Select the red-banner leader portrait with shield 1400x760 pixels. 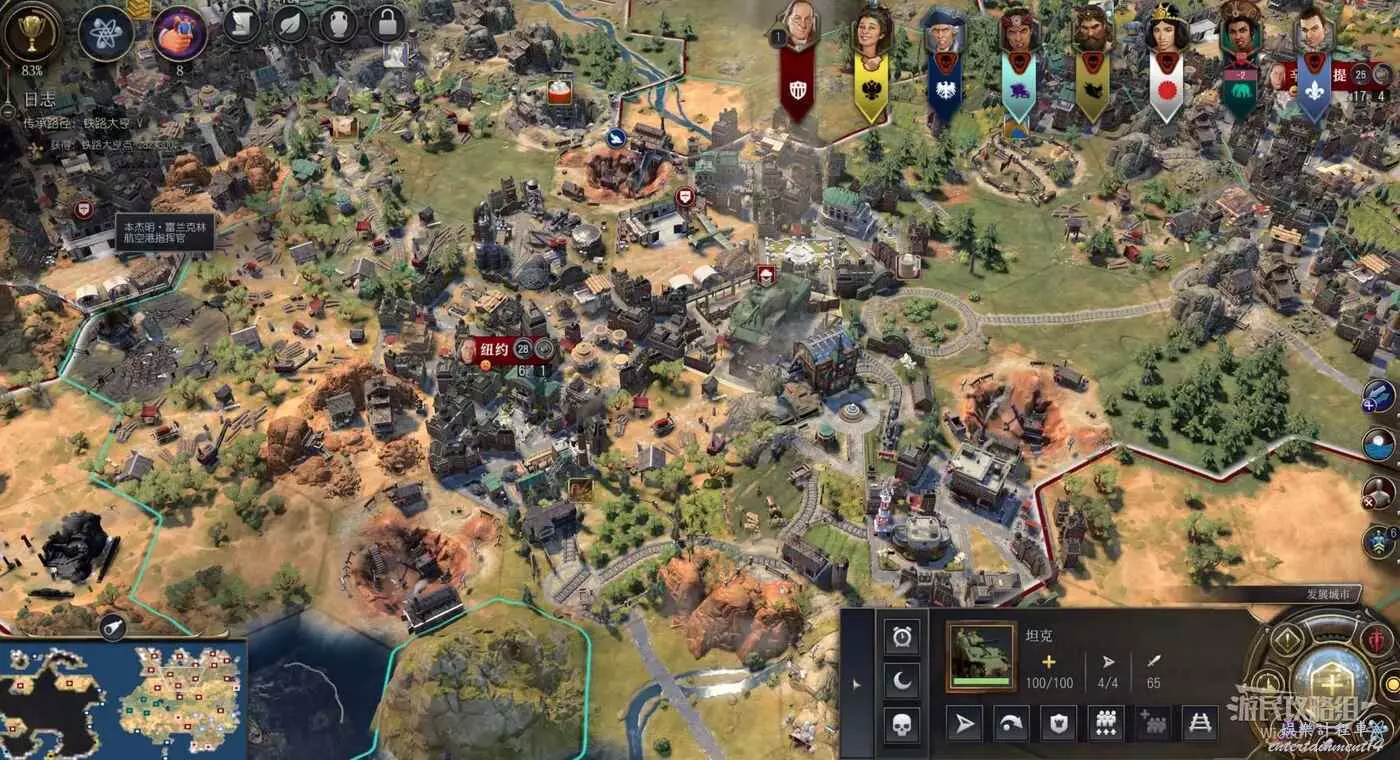[x=797, y=60]
